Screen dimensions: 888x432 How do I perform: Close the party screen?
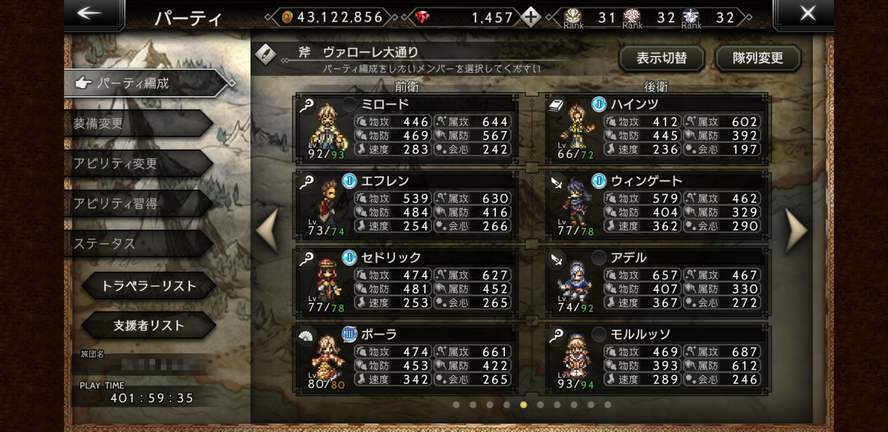(808, 14)
